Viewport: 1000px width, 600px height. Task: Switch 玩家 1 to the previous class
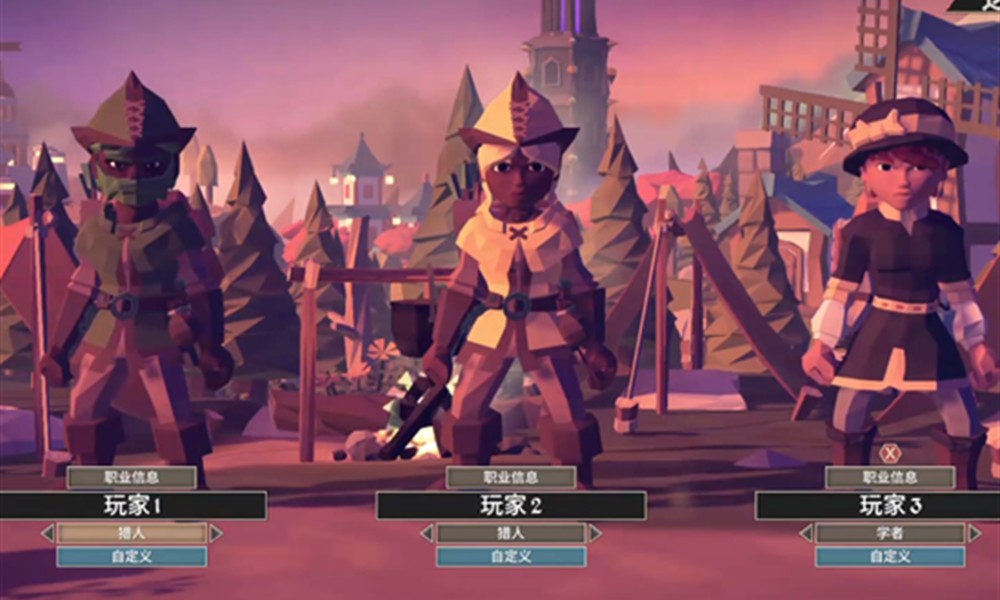[47, 534]
